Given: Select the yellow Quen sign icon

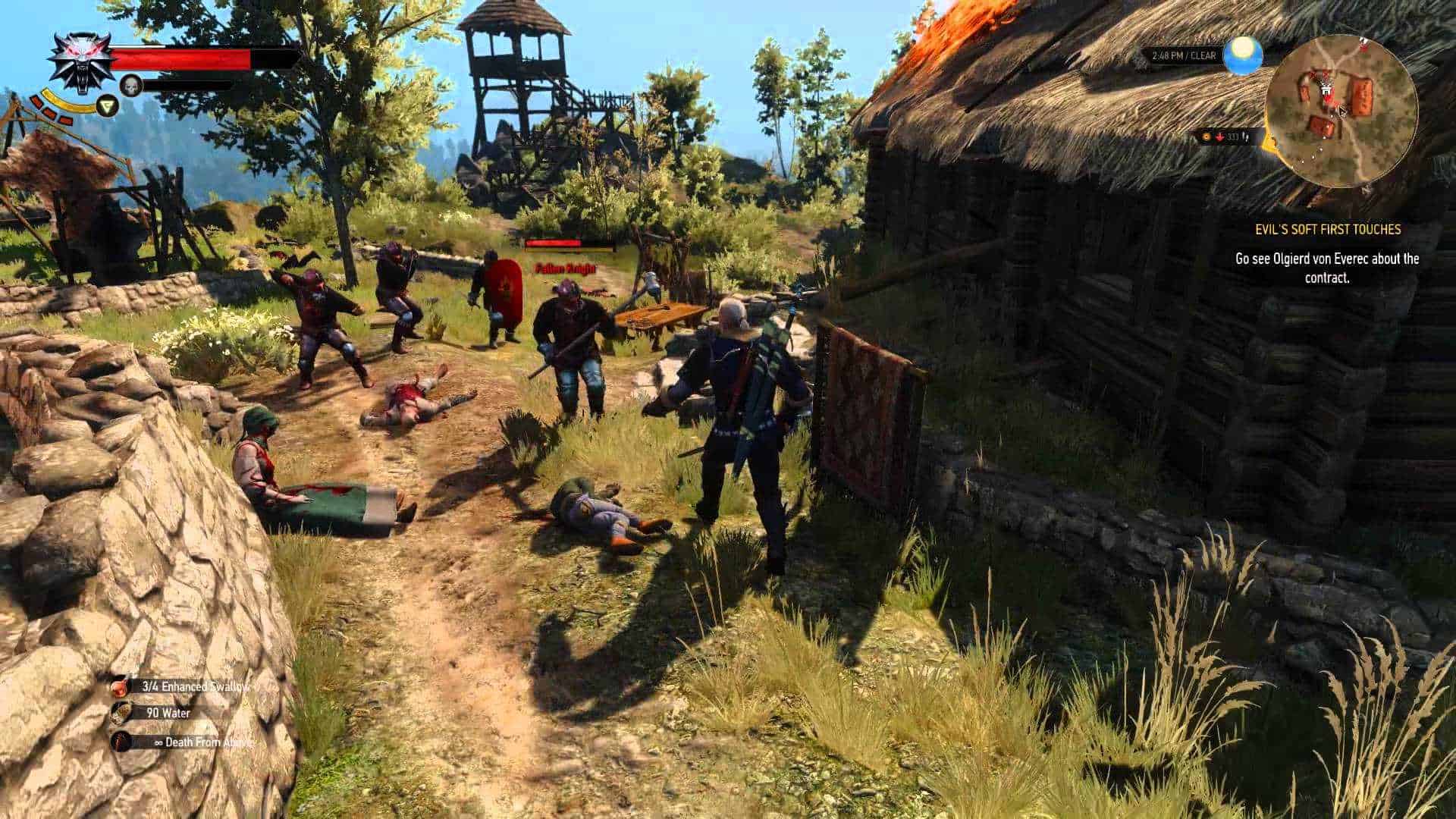Looking at the screenshot, I should (x=107, y=105).
